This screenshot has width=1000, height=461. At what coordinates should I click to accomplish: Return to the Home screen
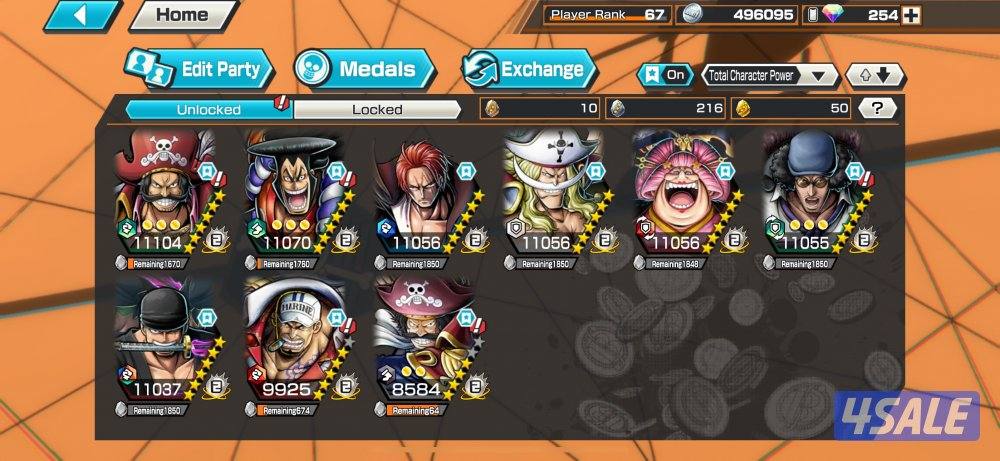coord(183,15)
